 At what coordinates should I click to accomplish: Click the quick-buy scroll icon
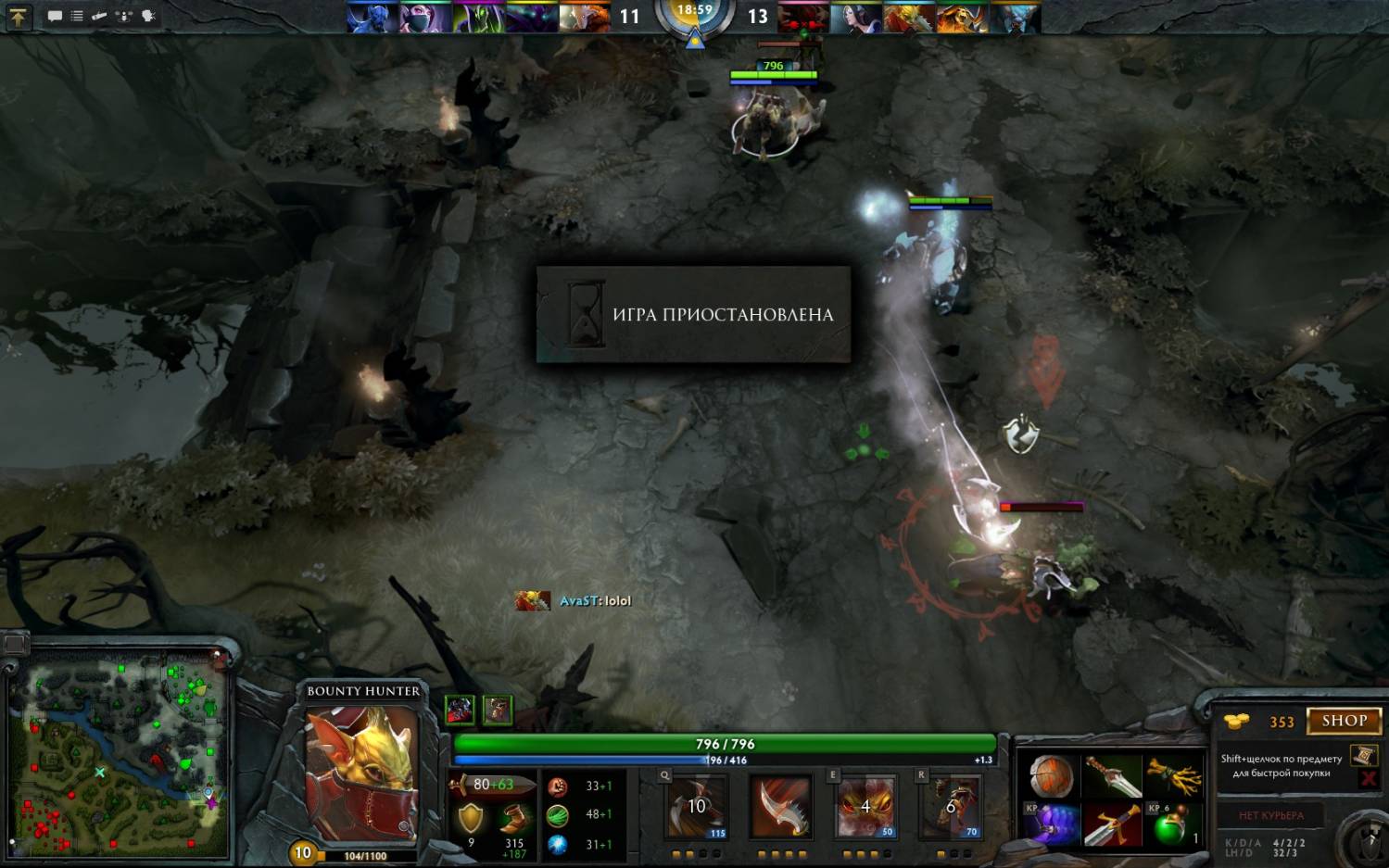click(1363, 755)
